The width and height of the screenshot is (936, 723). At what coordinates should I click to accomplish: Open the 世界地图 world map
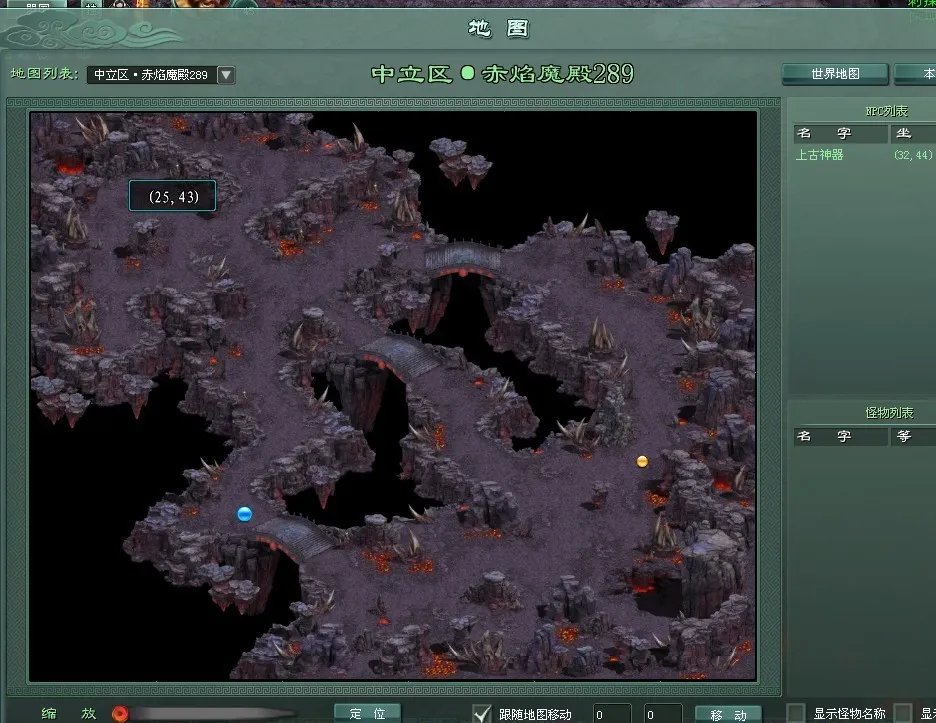click(x=835, y=74)
